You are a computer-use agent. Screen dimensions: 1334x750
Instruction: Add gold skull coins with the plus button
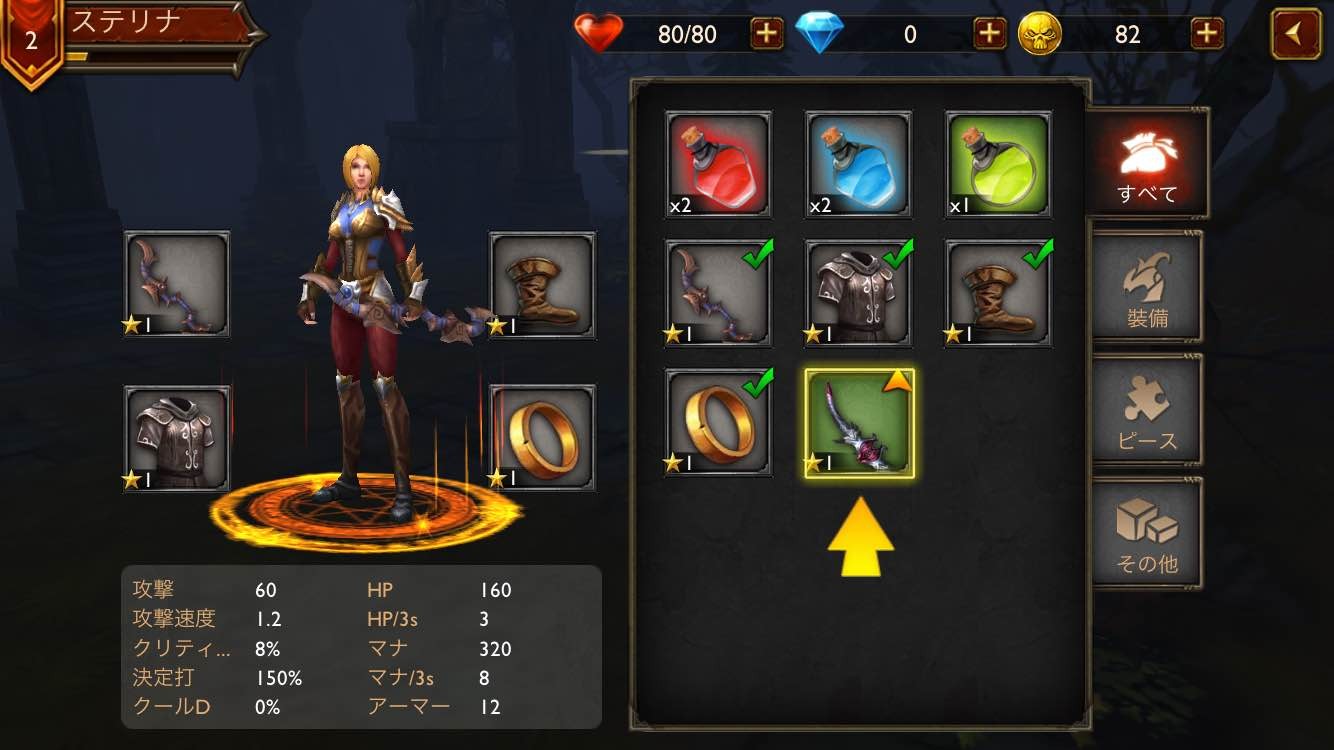point(1207,34)
